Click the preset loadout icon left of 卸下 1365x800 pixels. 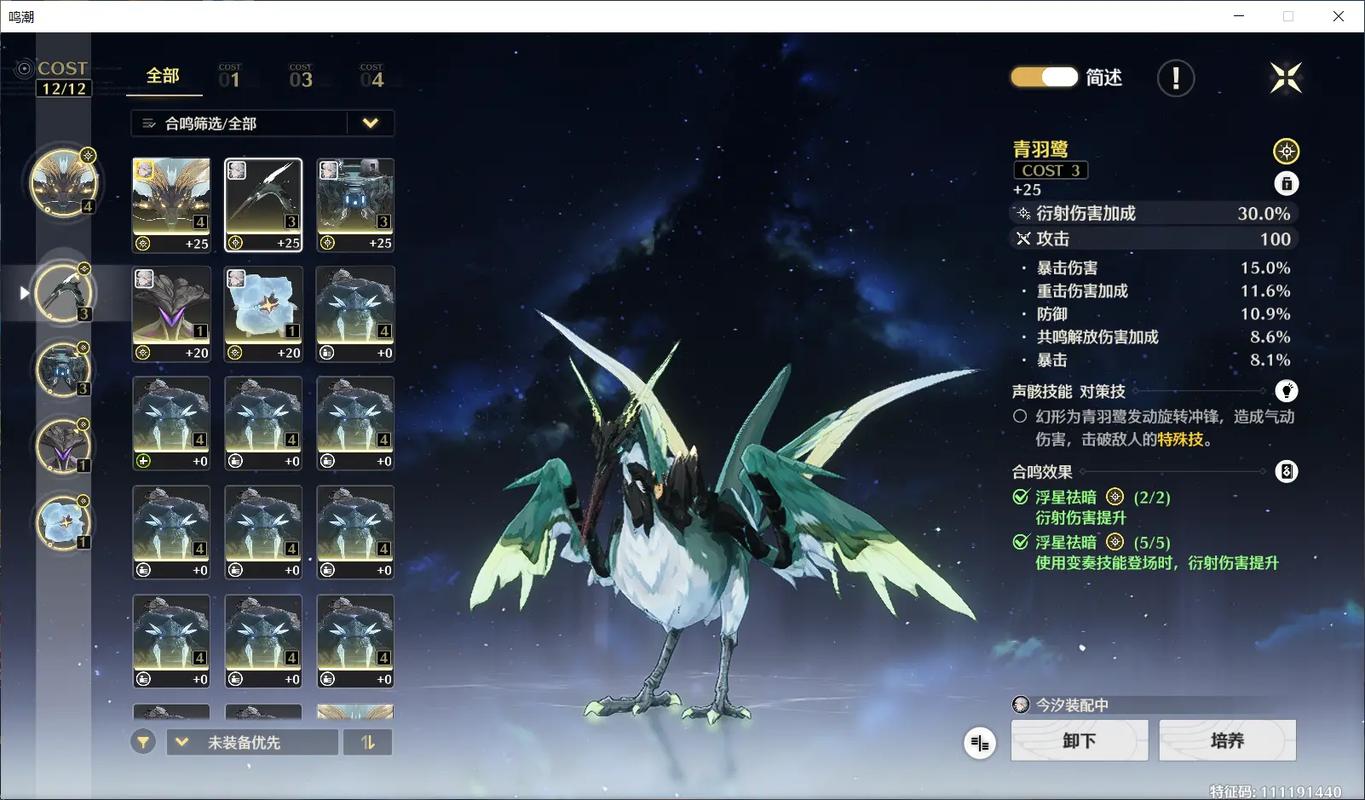(x=978, y=742)
